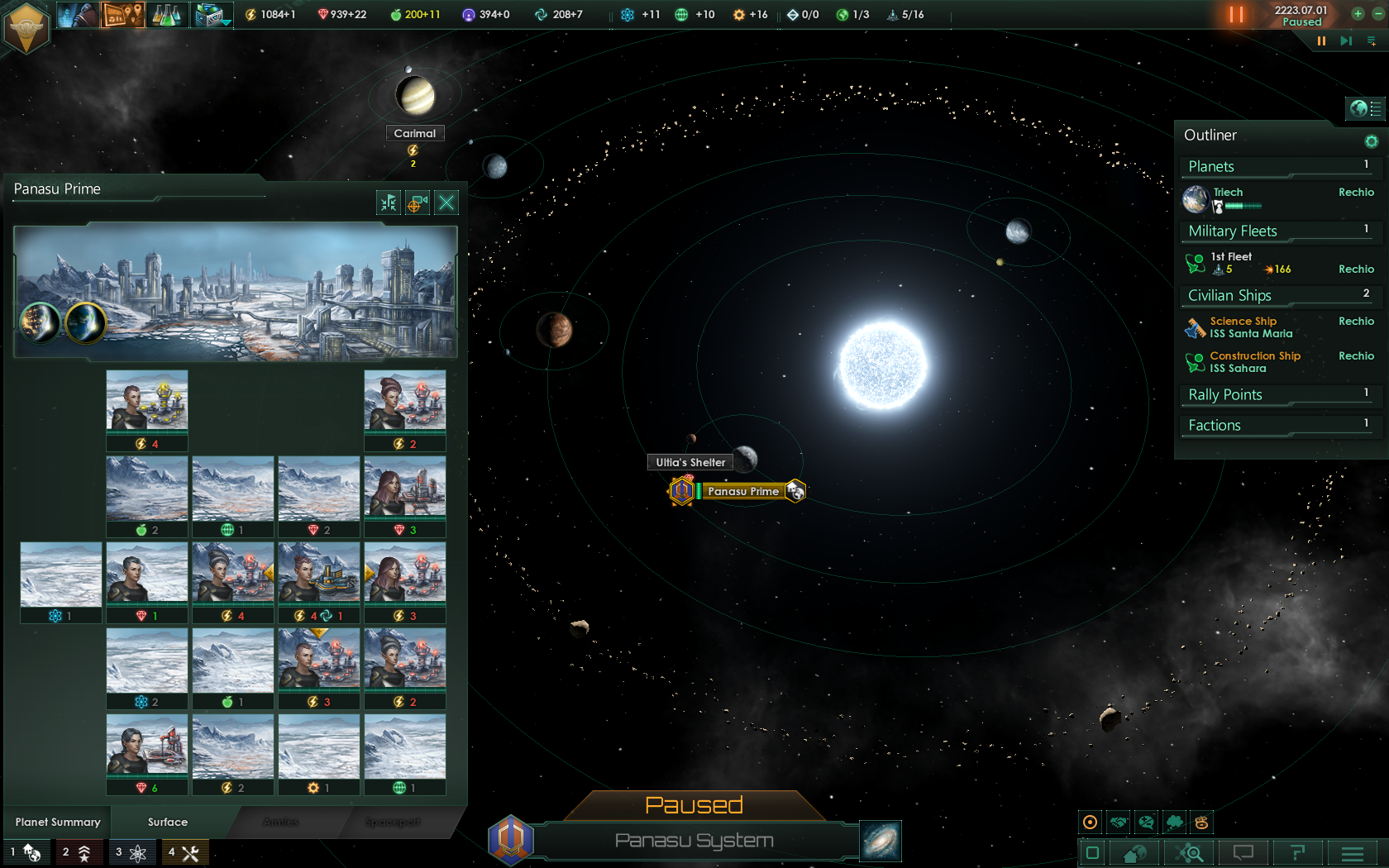Open the main menu hamburger button

click(1353, 852)
